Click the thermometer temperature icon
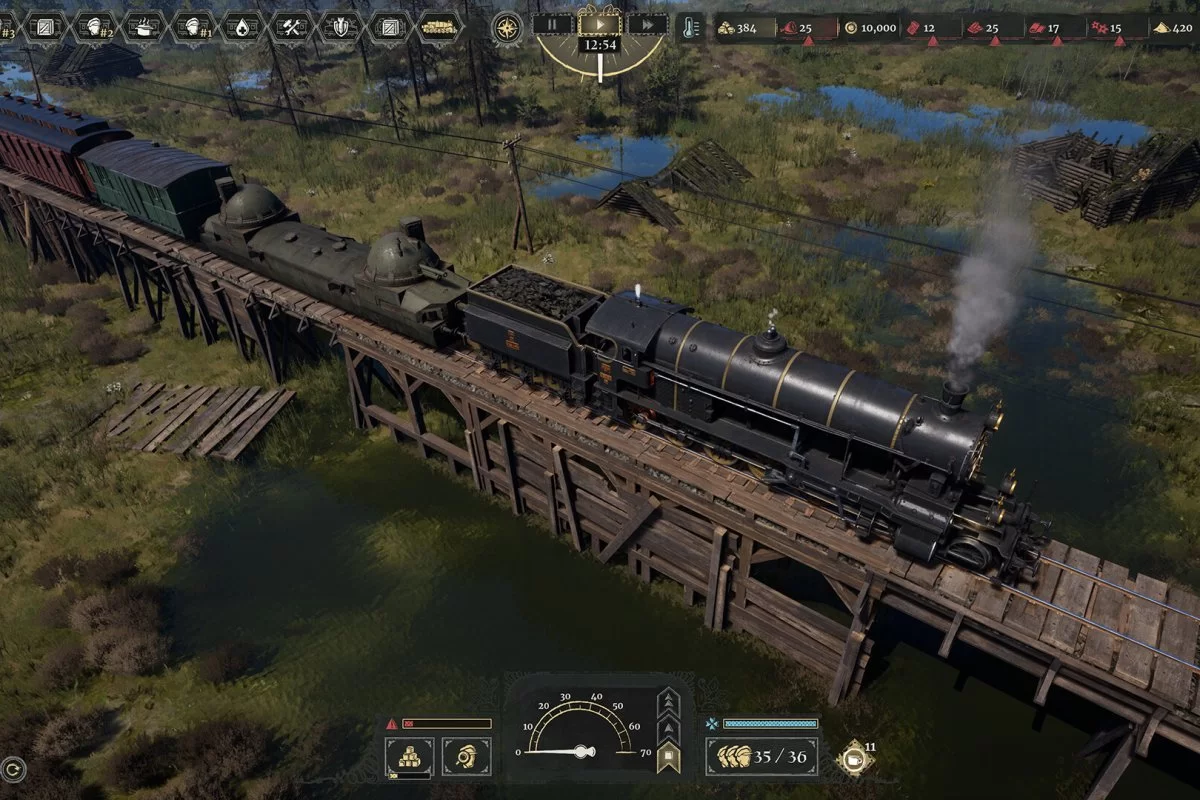This screenshot has height=800, width=1200. click(x=690, y=27)
